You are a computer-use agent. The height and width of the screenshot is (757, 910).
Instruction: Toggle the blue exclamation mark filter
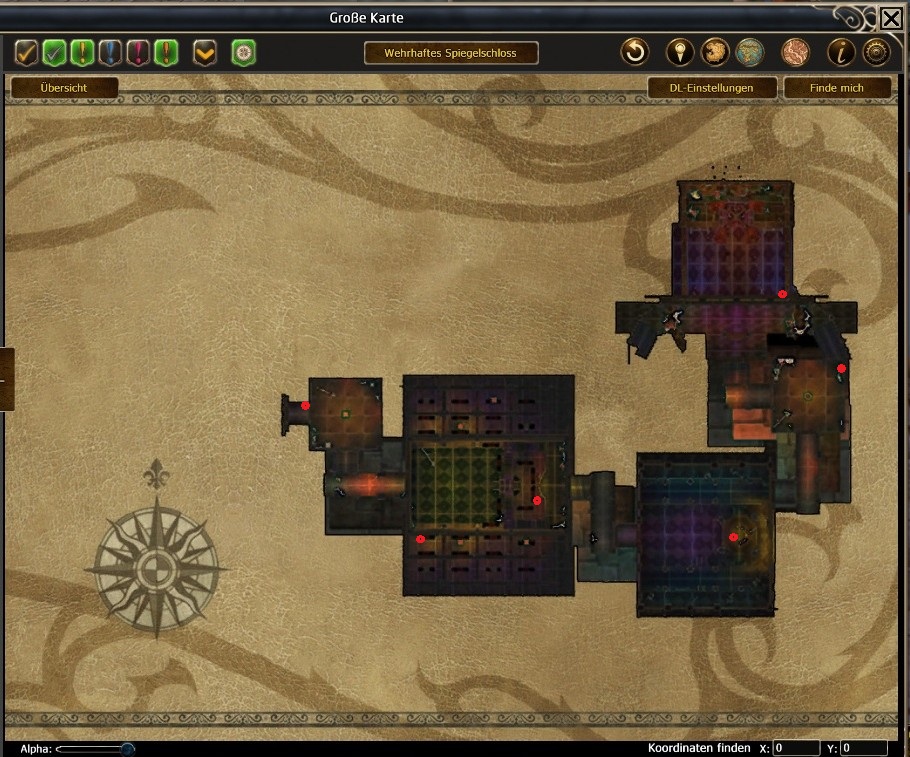click(x=111, y=53)
